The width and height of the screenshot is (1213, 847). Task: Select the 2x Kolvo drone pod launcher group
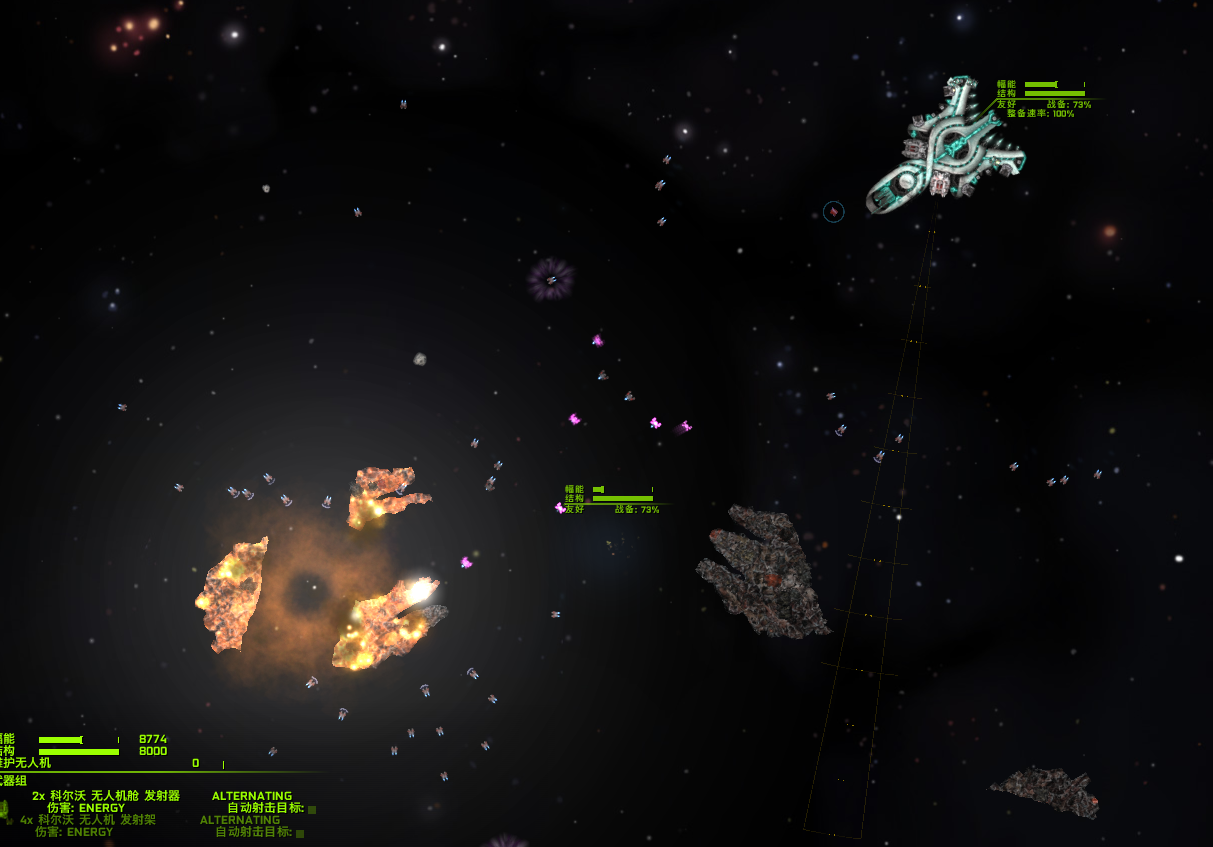[x=106, y=796]
